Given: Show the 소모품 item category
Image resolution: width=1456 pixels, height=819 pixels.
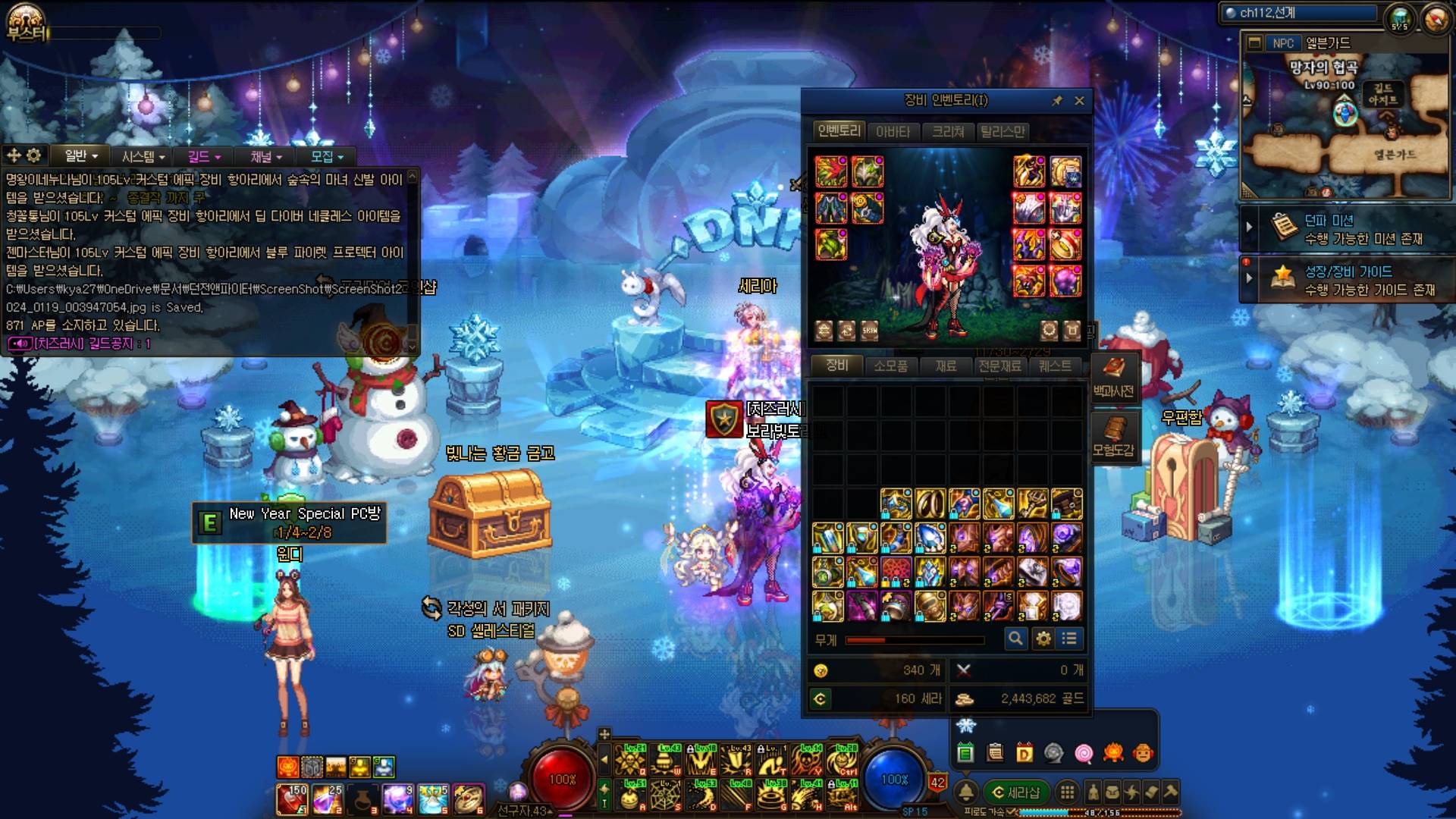Looking at the screenshot, I should [x=890, y=366].
